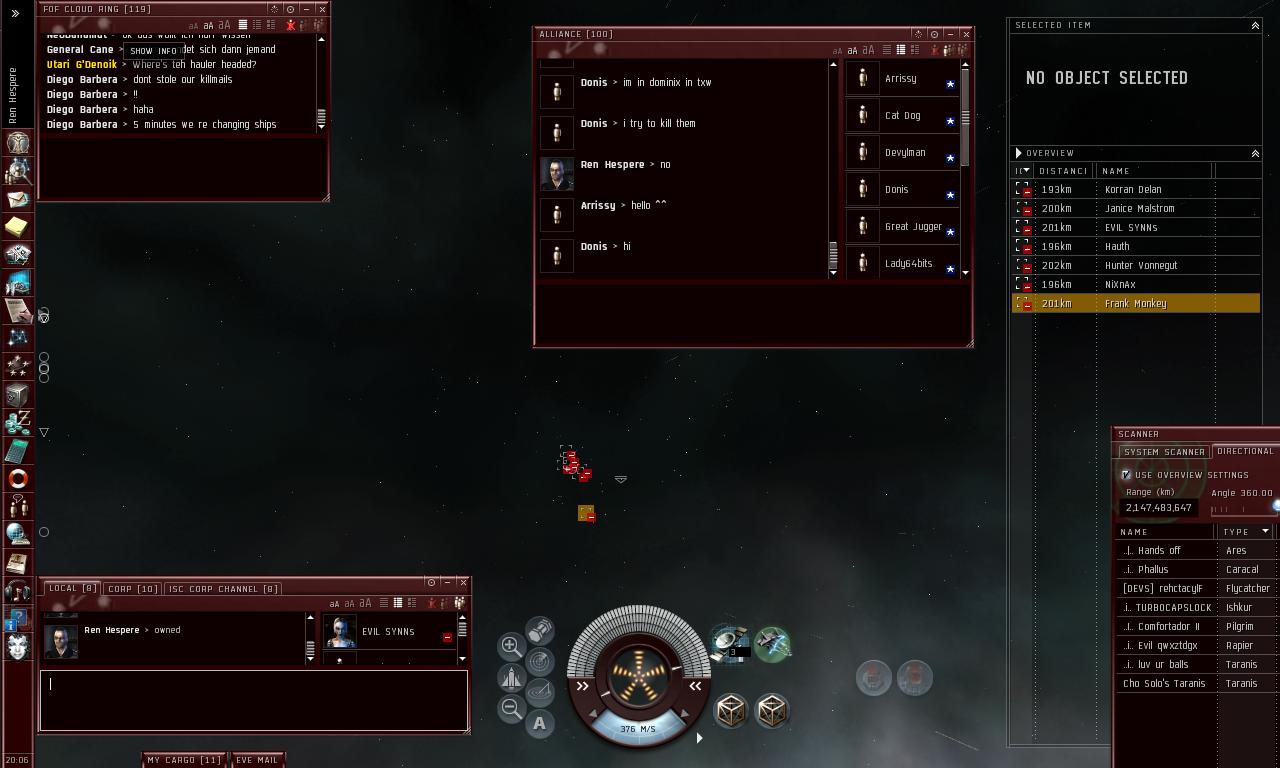
Task: Click the chat message input field
Action: (x=254, y=700)
